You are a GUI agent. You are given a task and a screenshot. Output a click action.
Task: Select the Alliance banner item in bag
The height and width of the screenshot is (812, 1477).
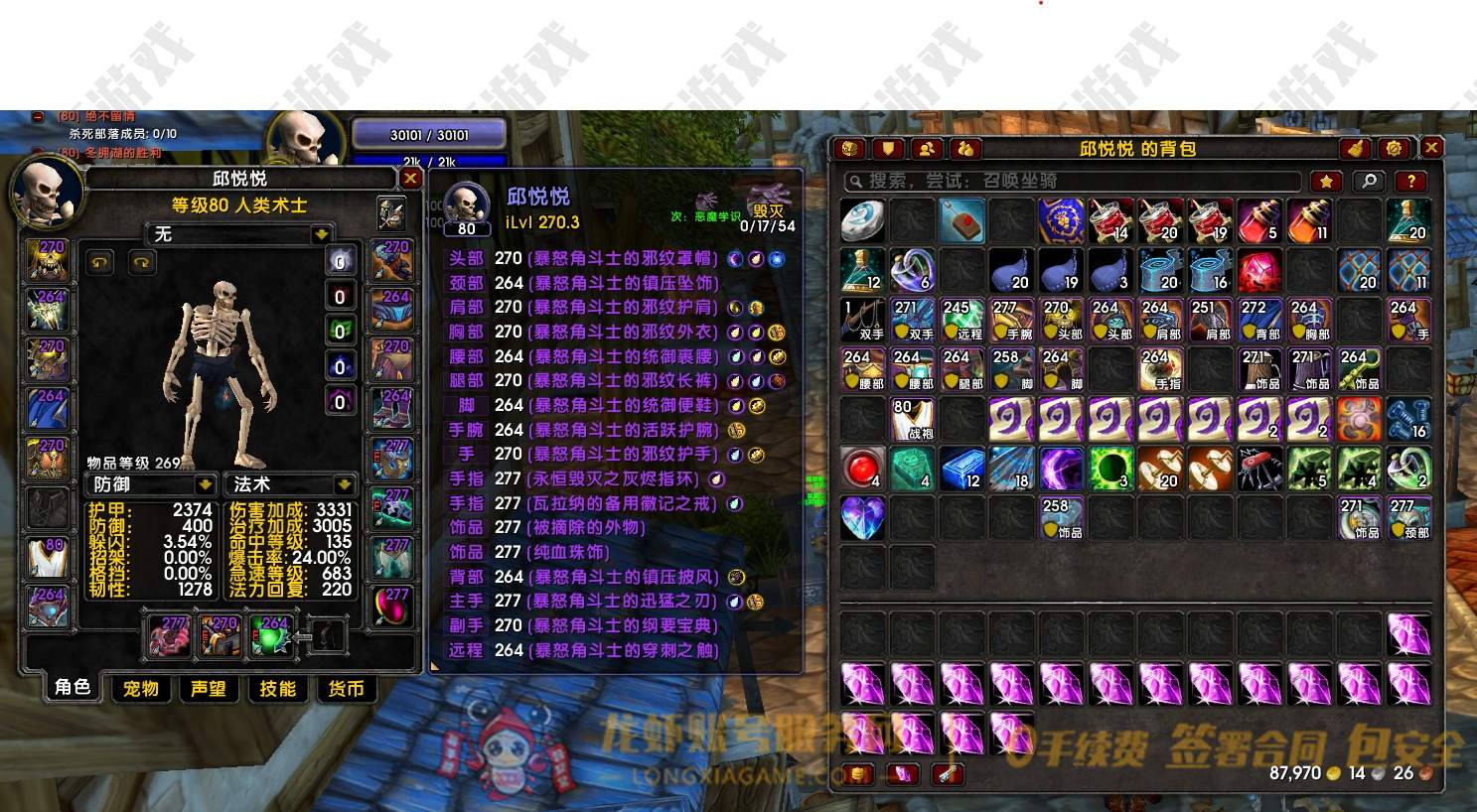[1061, 220]
